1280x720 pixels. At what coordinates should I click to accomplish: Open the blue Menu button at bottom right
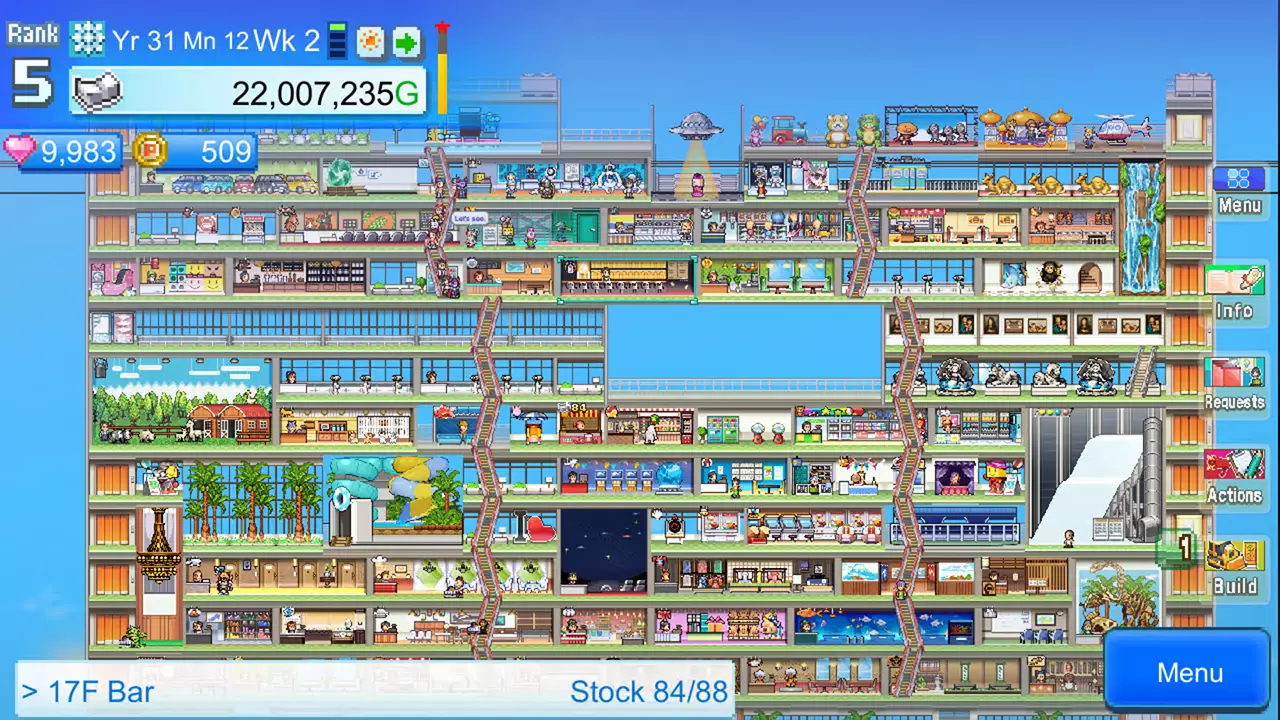pyautogui.click(x=1188, y=672)
